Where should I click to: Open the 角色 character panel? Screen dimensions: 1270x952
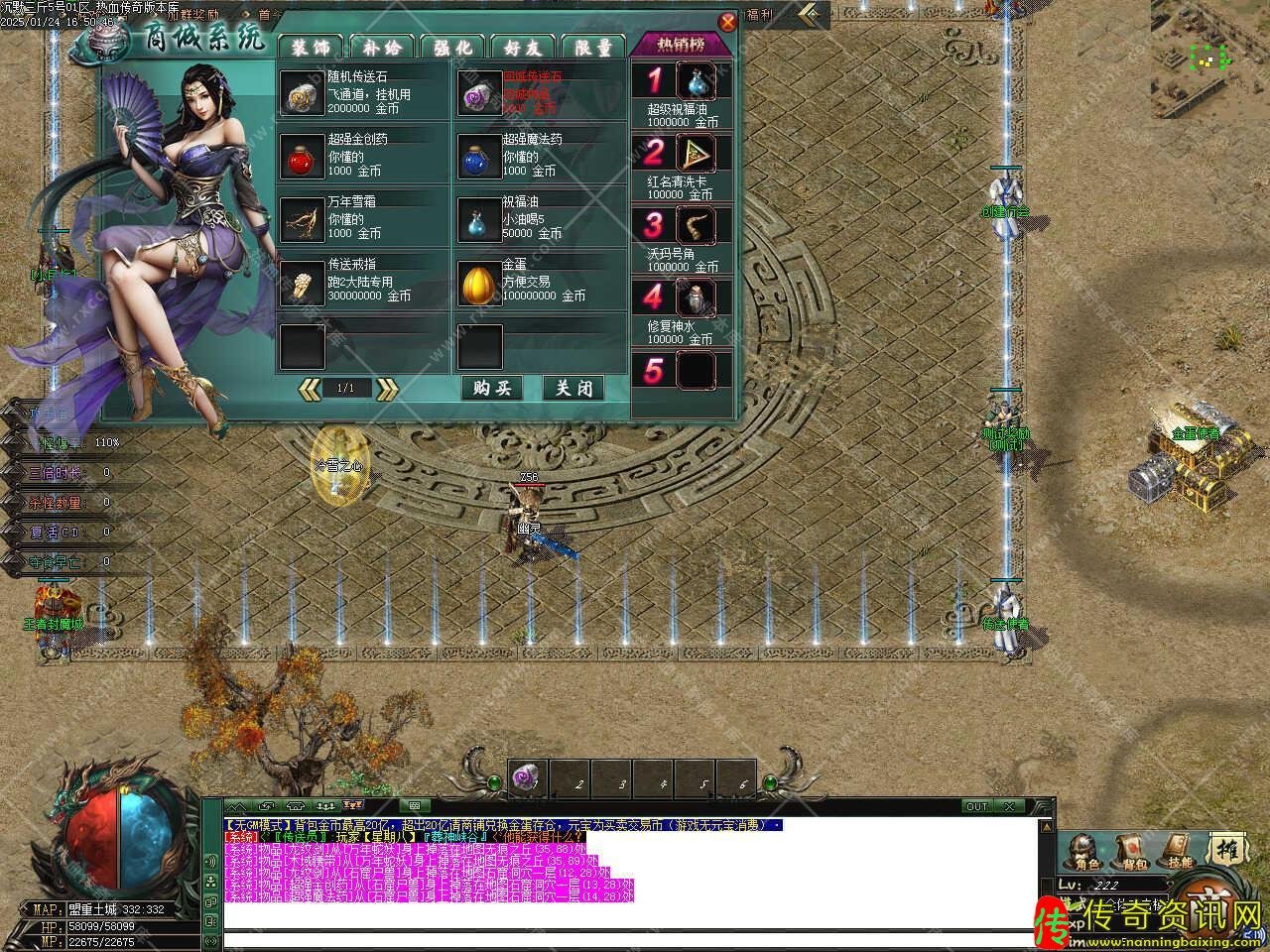point(1083,851)
